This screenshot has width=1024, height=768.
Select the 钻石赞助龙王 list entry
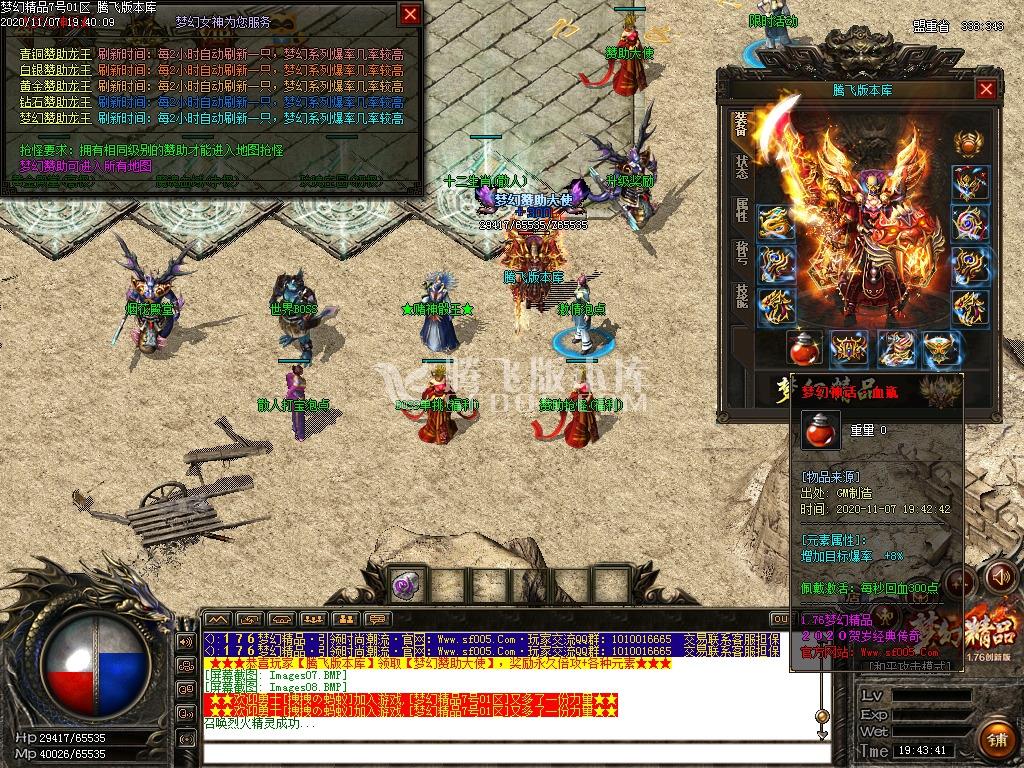(x=55, y=102)
